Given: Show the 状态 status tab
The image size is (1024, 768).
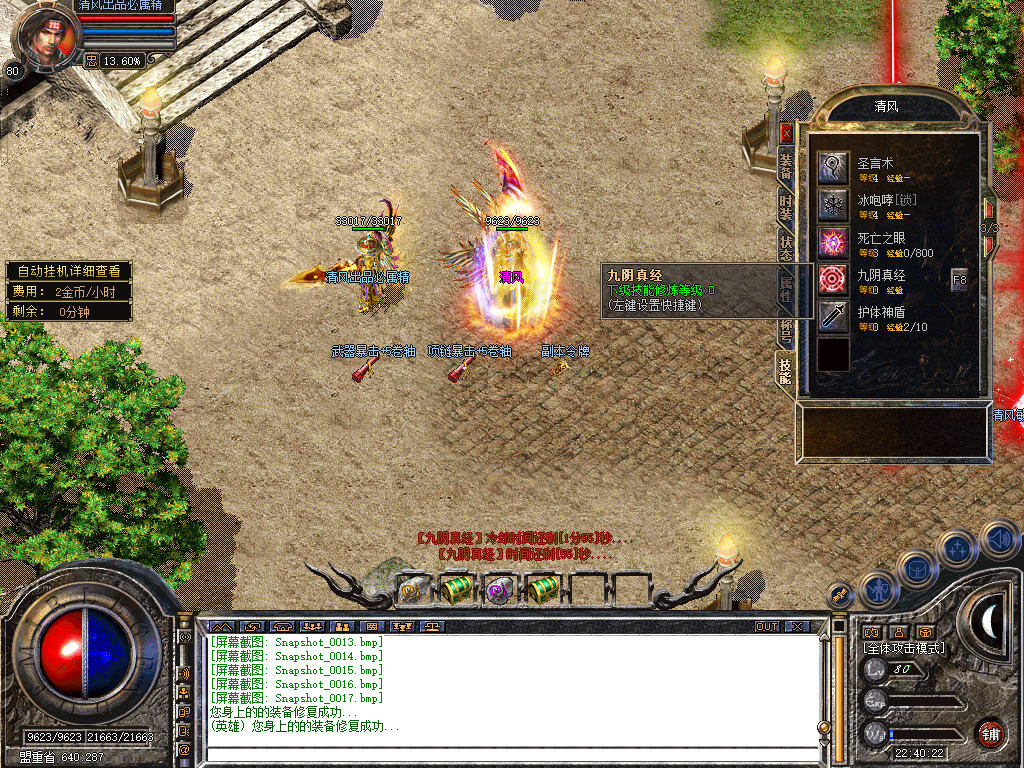Looking at the screenshot, I should pos(786,249).
